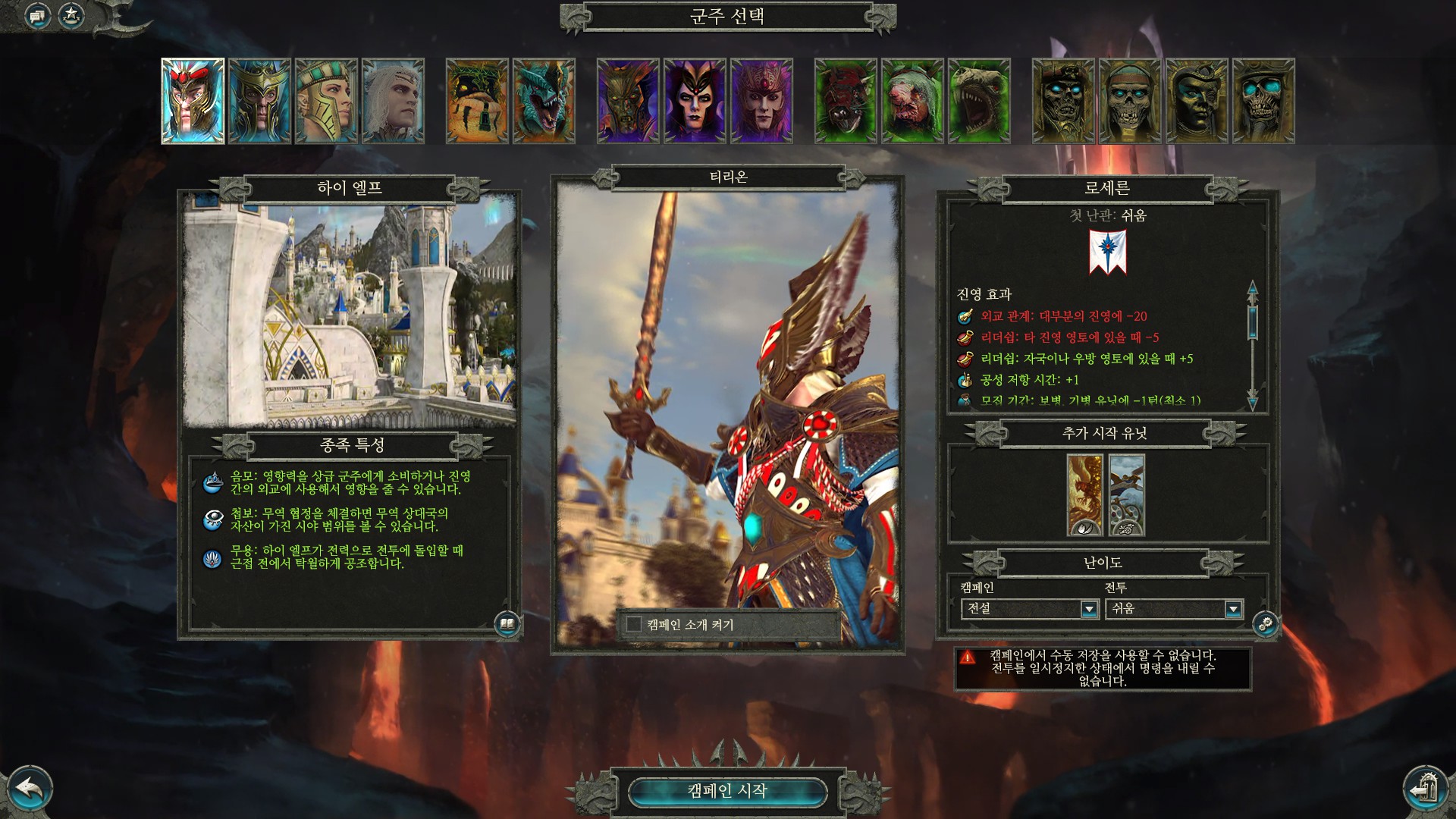Select the dark elf sorceress queen portrait
This screenshot has width=1456, height=819.
[x=695, y=101]
